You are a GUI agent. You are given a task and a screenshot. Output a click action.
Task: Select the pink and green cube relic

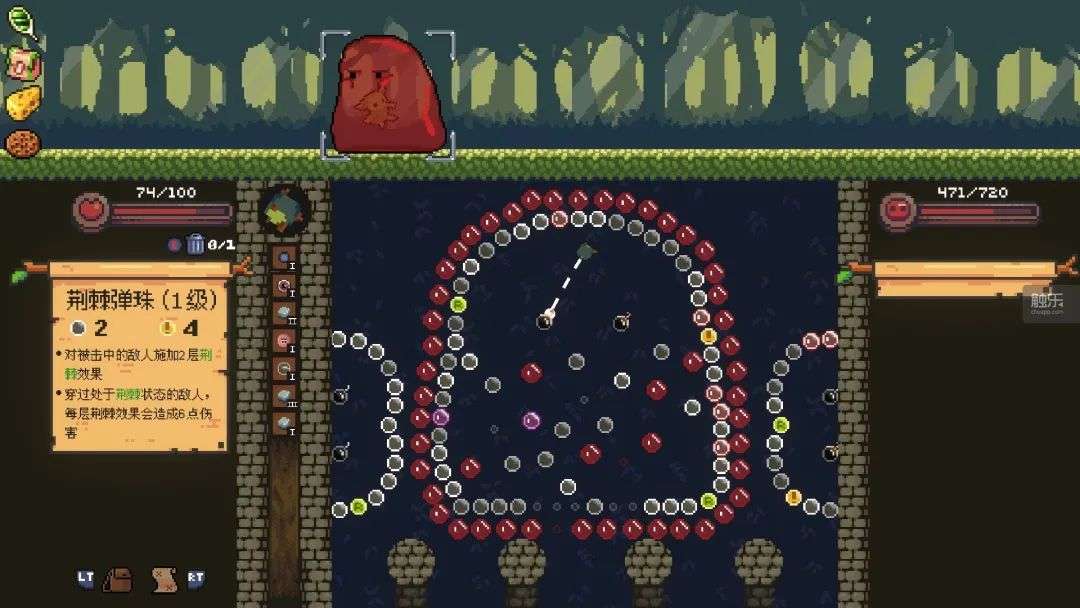click(x=22, y=64)
